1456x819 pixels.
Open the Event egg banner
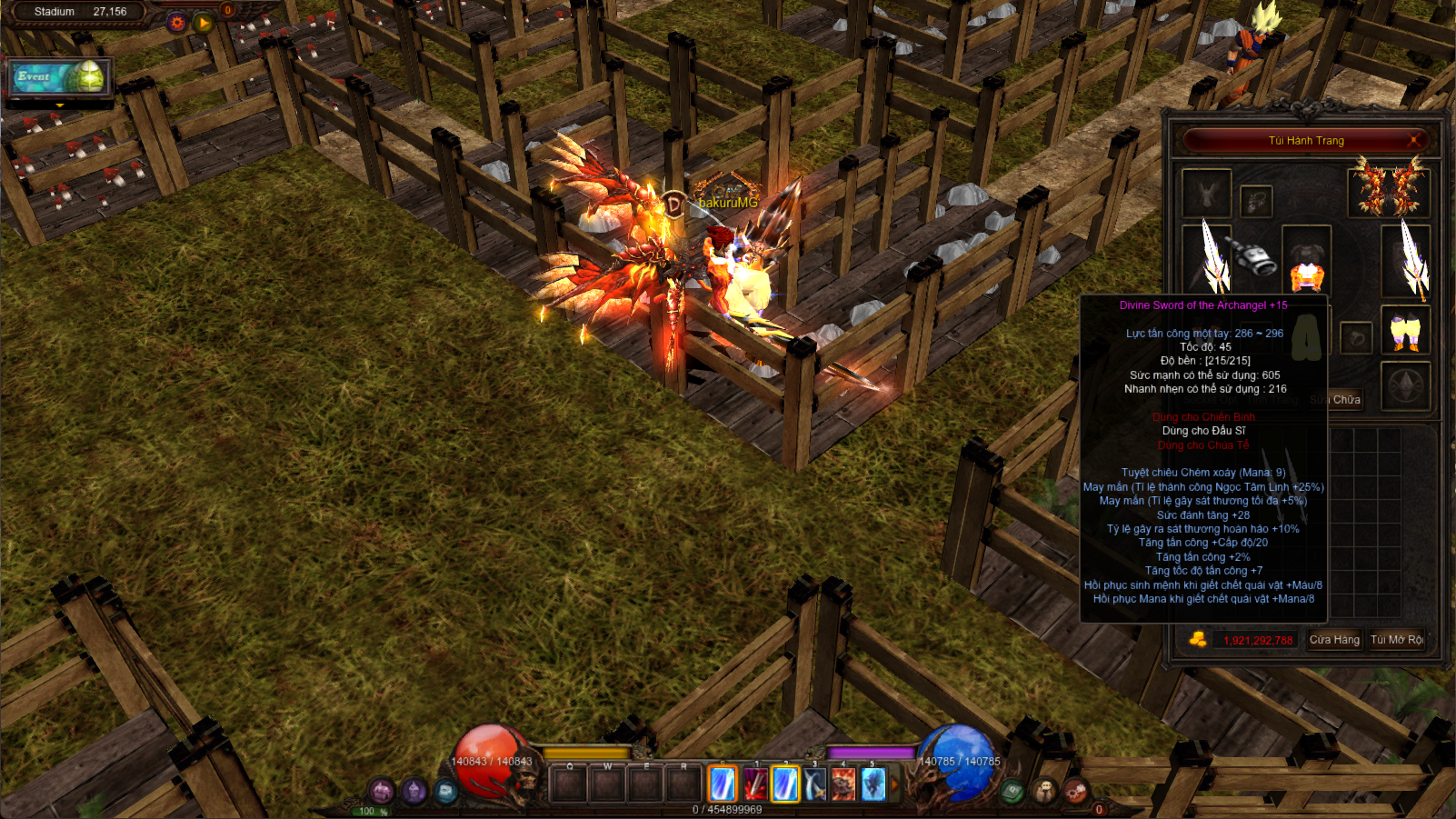coord(61,77)
